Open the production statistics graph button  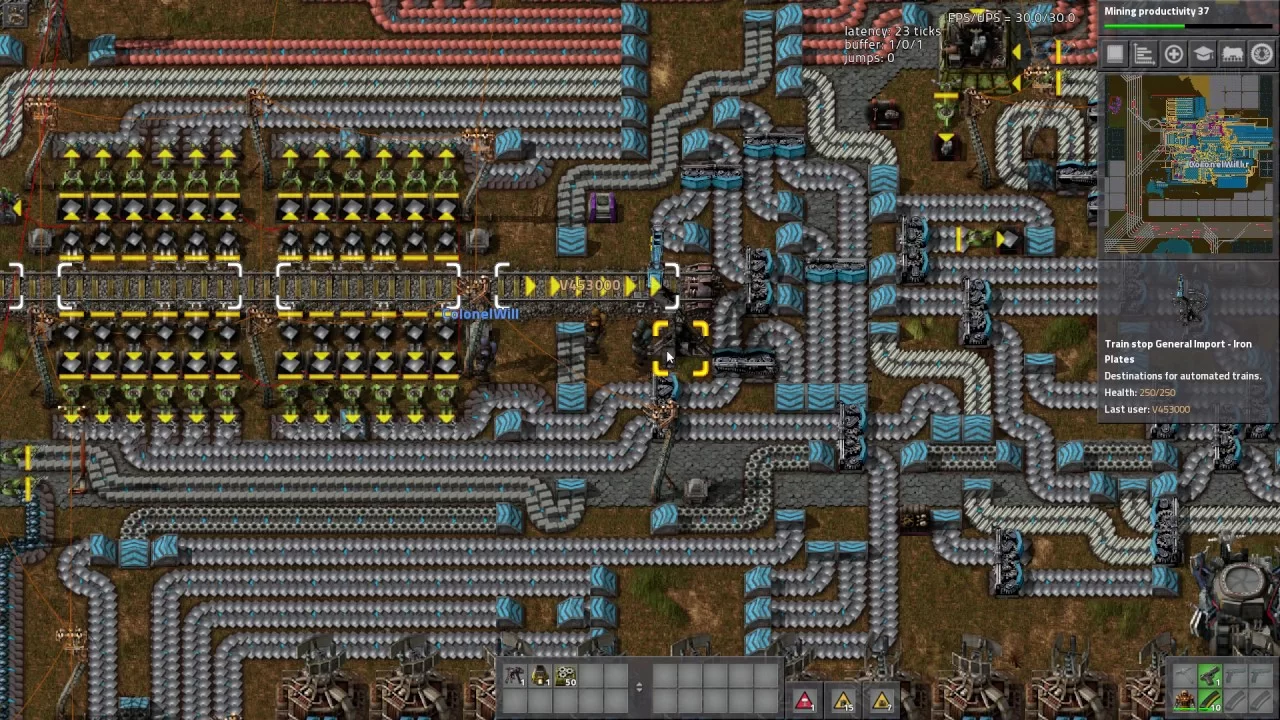pyautogui.click(x=1145, y=55)
